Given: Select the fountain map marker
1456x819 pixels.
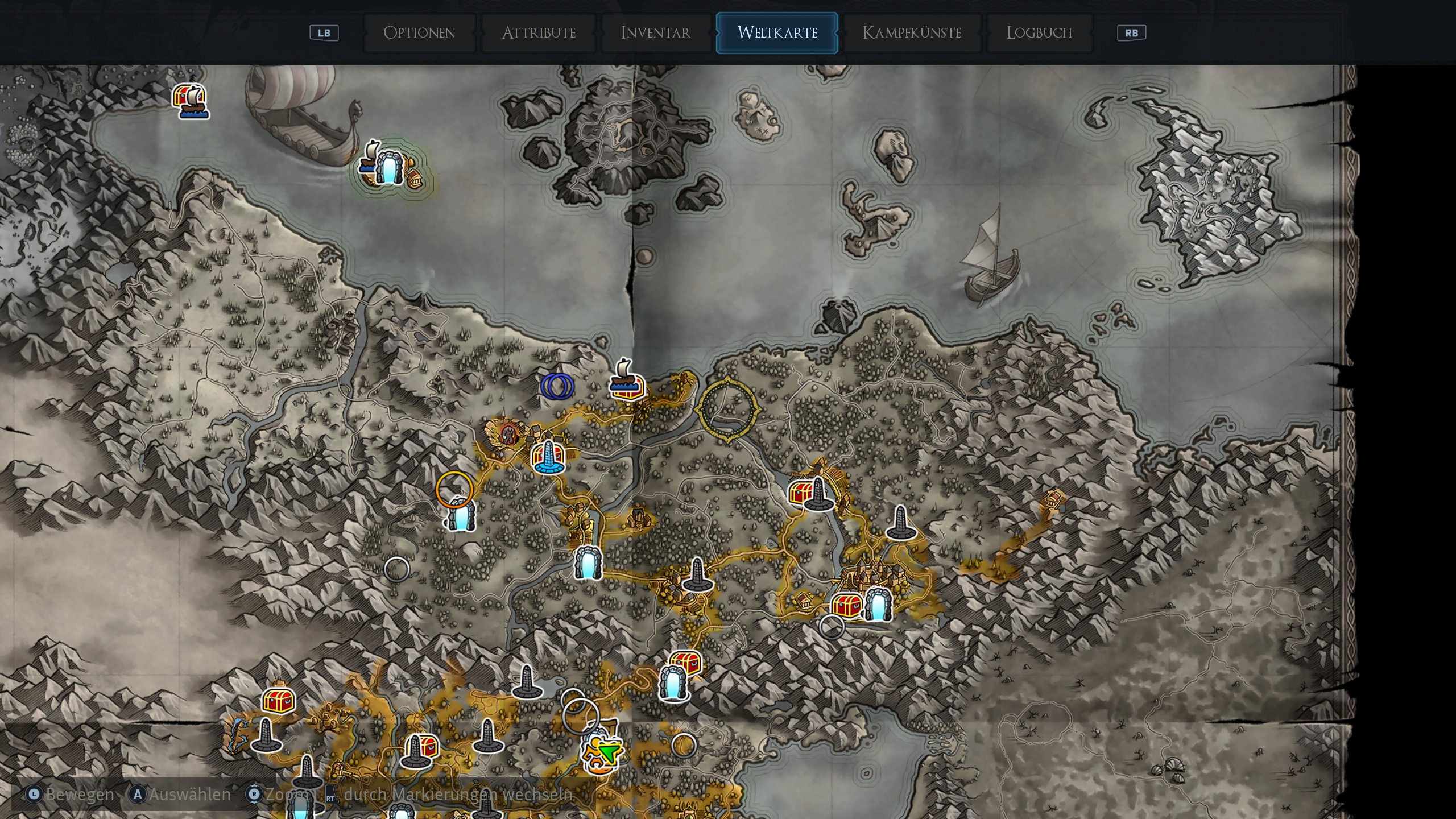Looking at the screenshot, I should (x=548, y=457).
